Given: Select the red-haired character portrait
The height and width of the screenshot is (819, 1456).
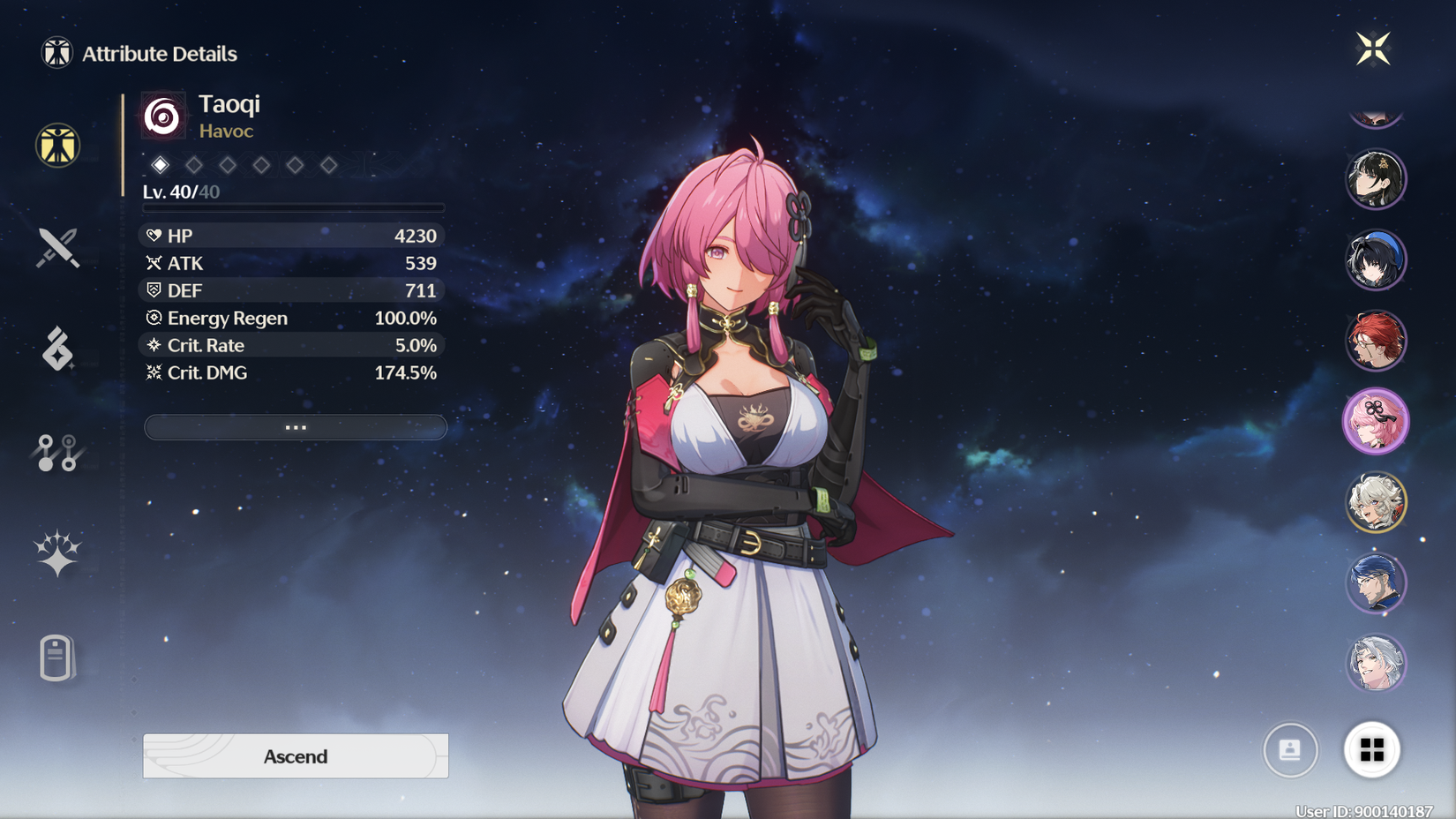Looking at the screenshot, I should click(x=1376, y=341).
